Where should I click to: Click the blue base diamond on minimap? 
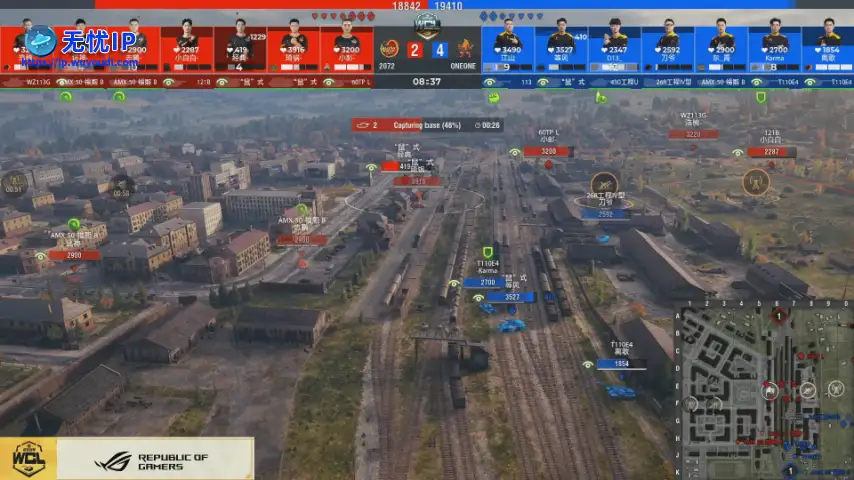click(791, 469)
